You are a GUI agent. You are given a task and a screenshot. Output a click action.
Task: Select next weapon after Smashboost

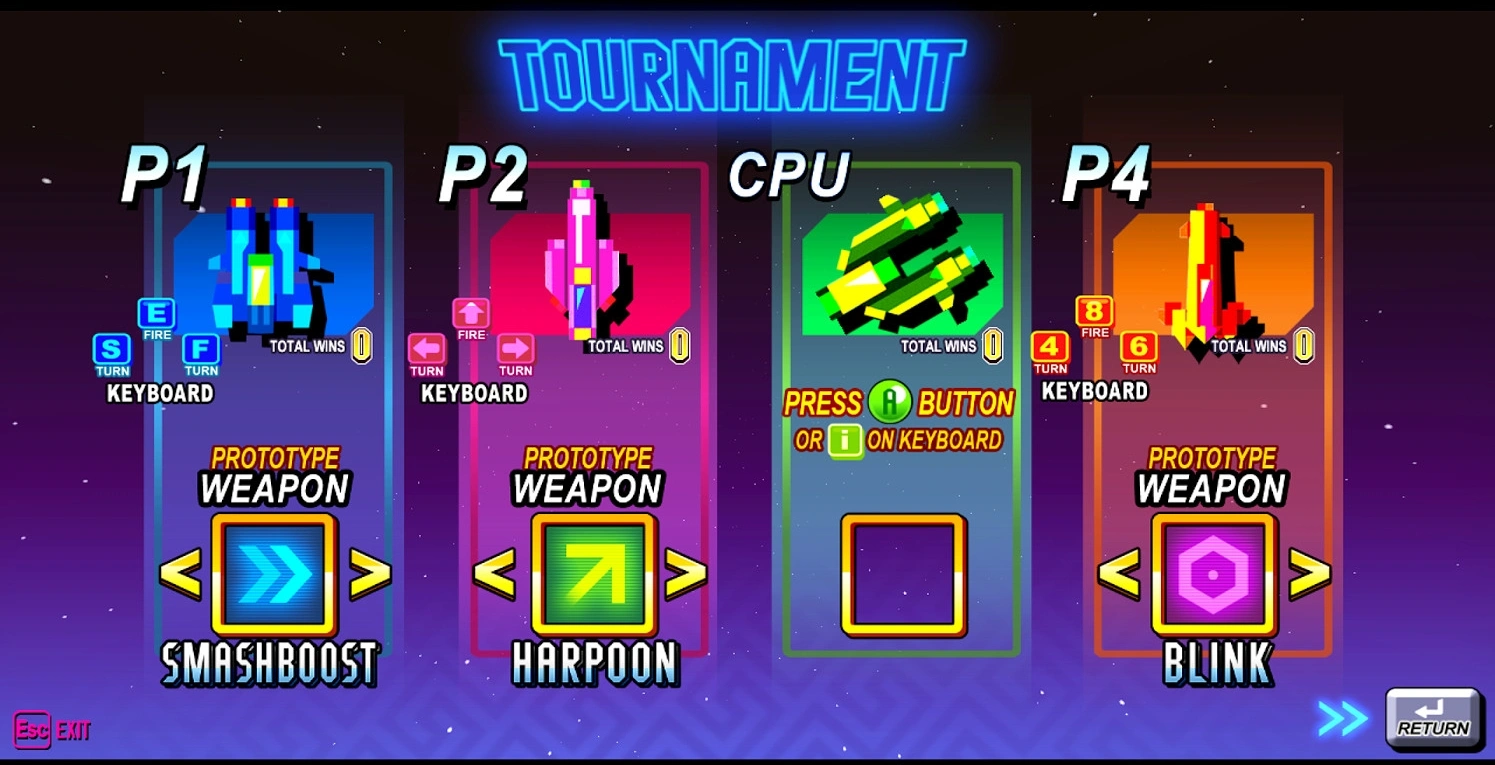(x=369, y=574)
